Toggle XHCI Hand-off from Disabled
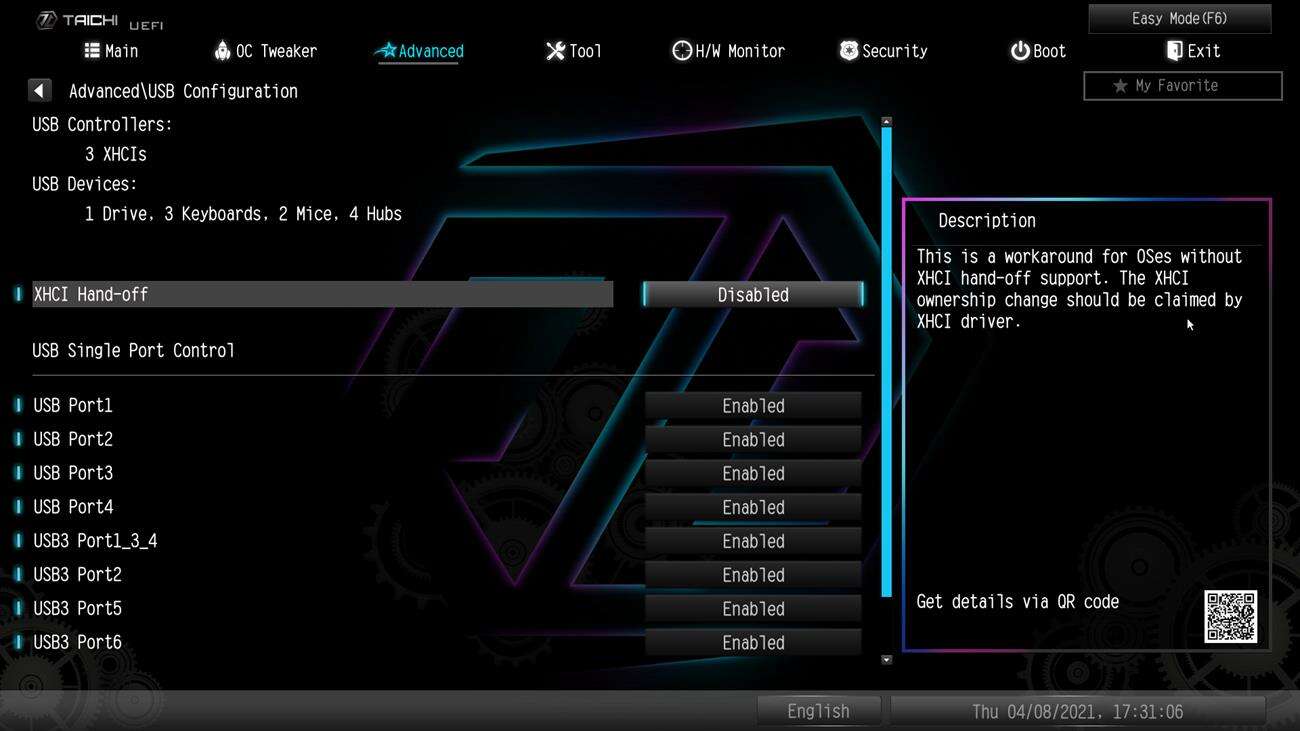The width and height of the screenshot is (1300, 731). (x=752, y=293)
